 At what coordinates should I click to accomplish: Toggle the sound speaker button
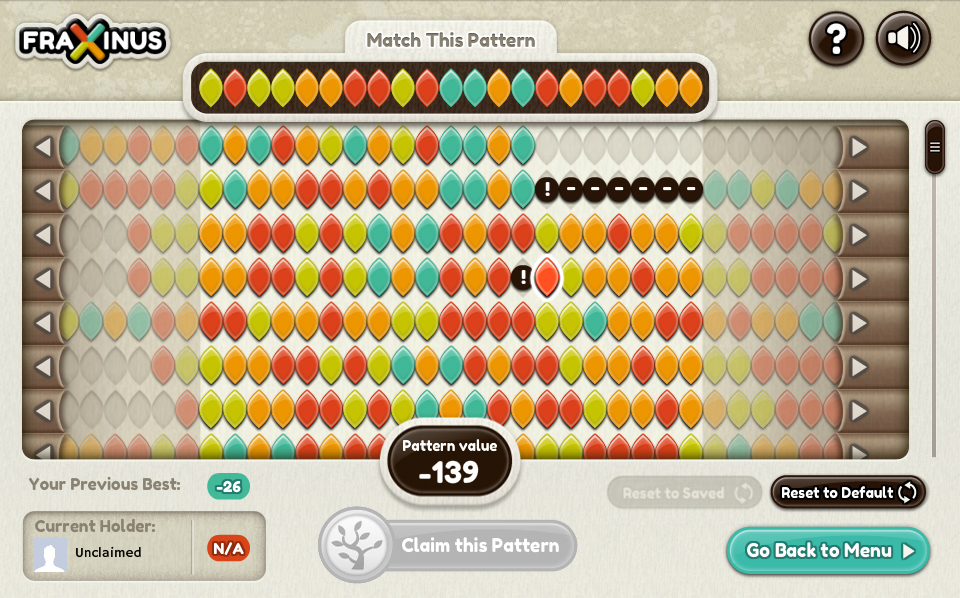[903, 39]
